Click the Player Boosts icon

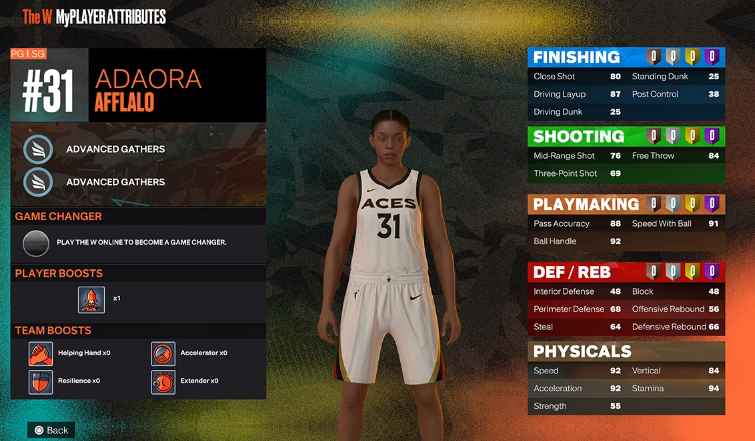(92, 299)
